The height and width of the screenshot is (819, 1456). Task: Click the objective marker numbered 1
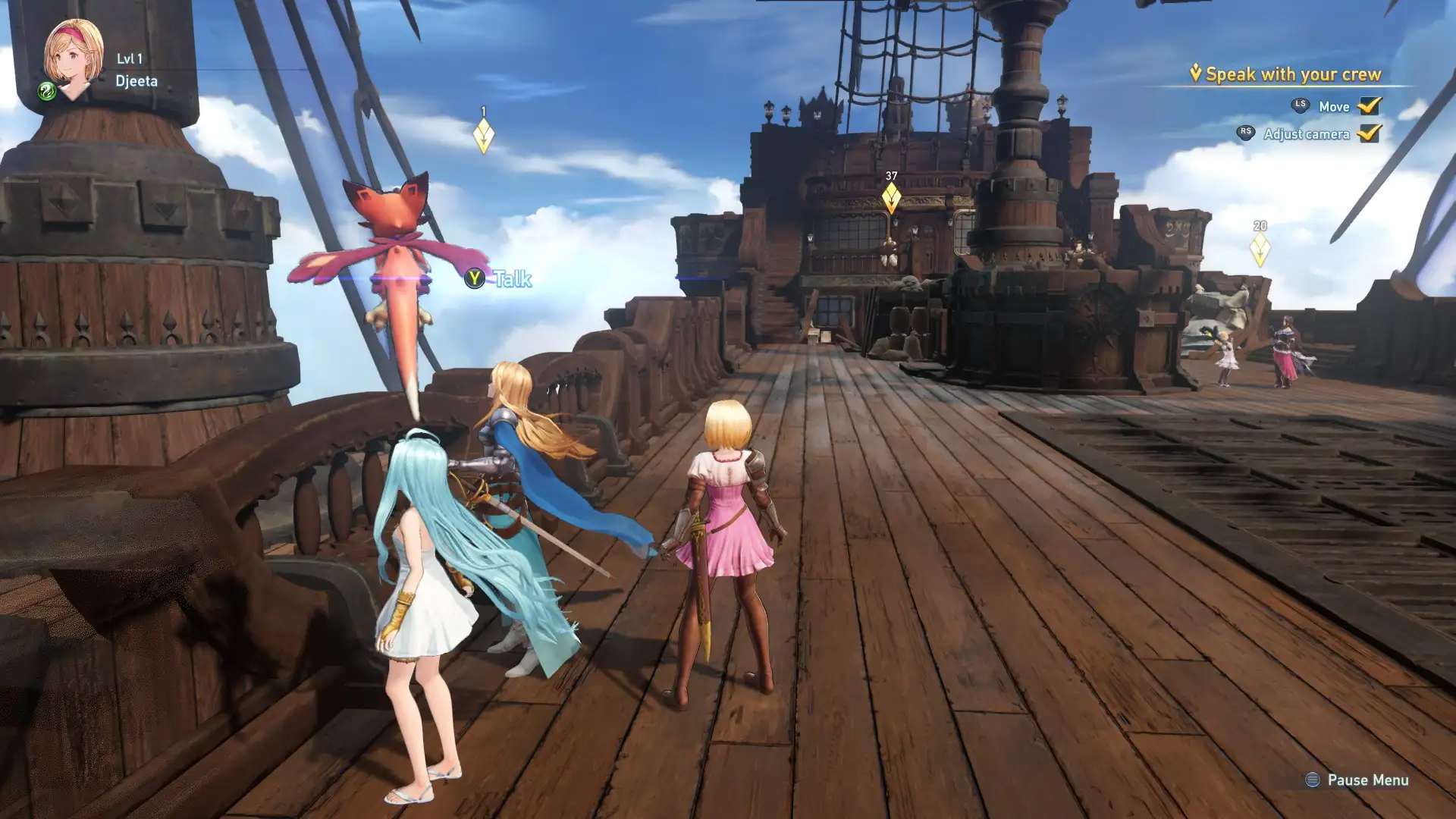click(483, 136)
